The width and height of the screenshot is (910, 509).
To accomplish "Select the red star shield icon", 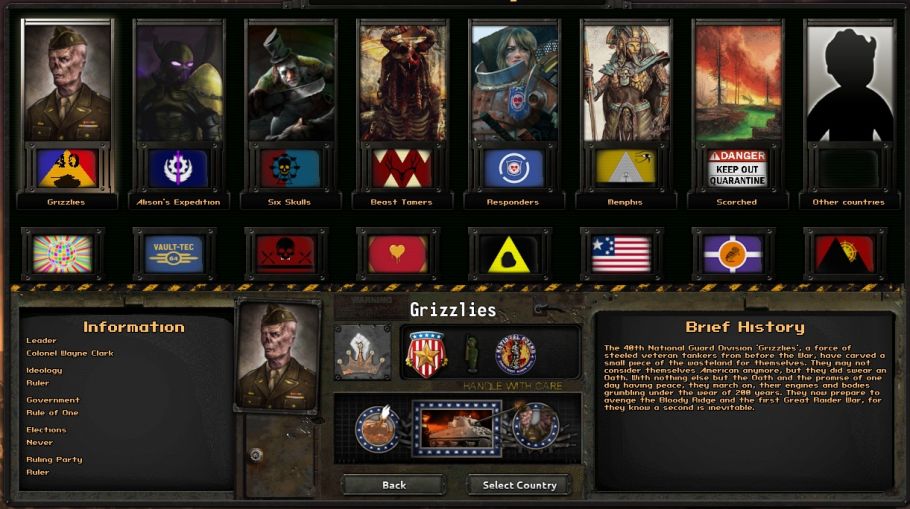I will (x=425, y=352).
